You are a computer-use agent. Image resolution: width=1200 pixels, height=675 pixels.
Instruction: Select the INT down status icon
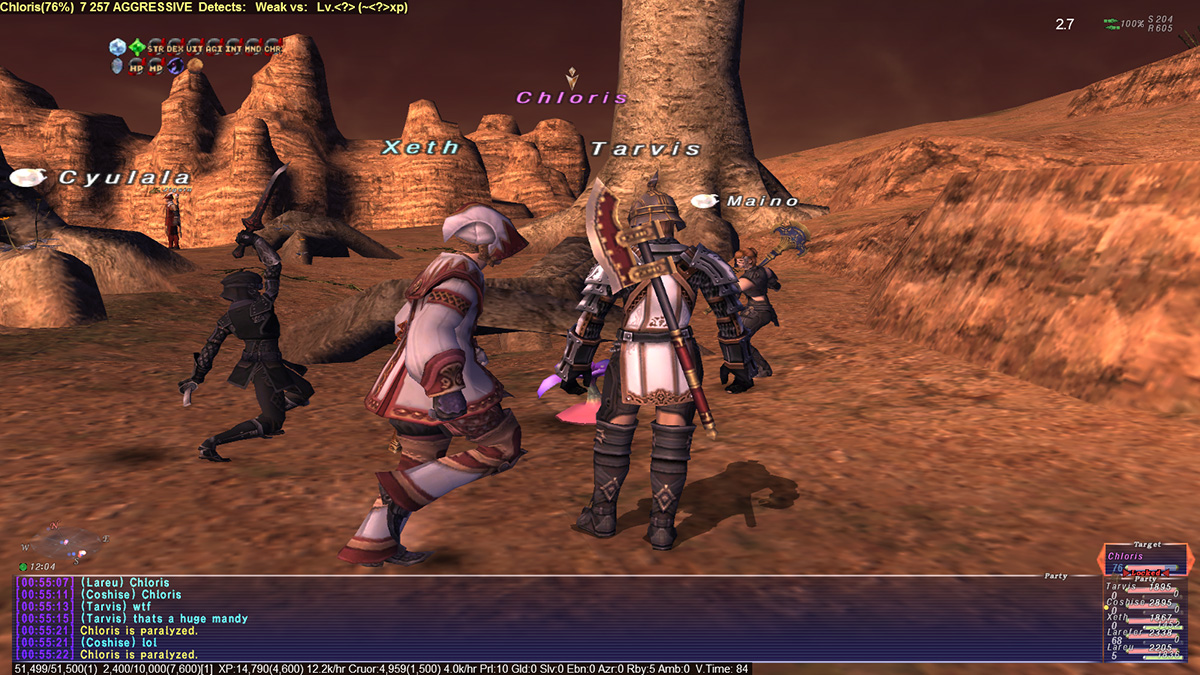click(x=234, y=47)
